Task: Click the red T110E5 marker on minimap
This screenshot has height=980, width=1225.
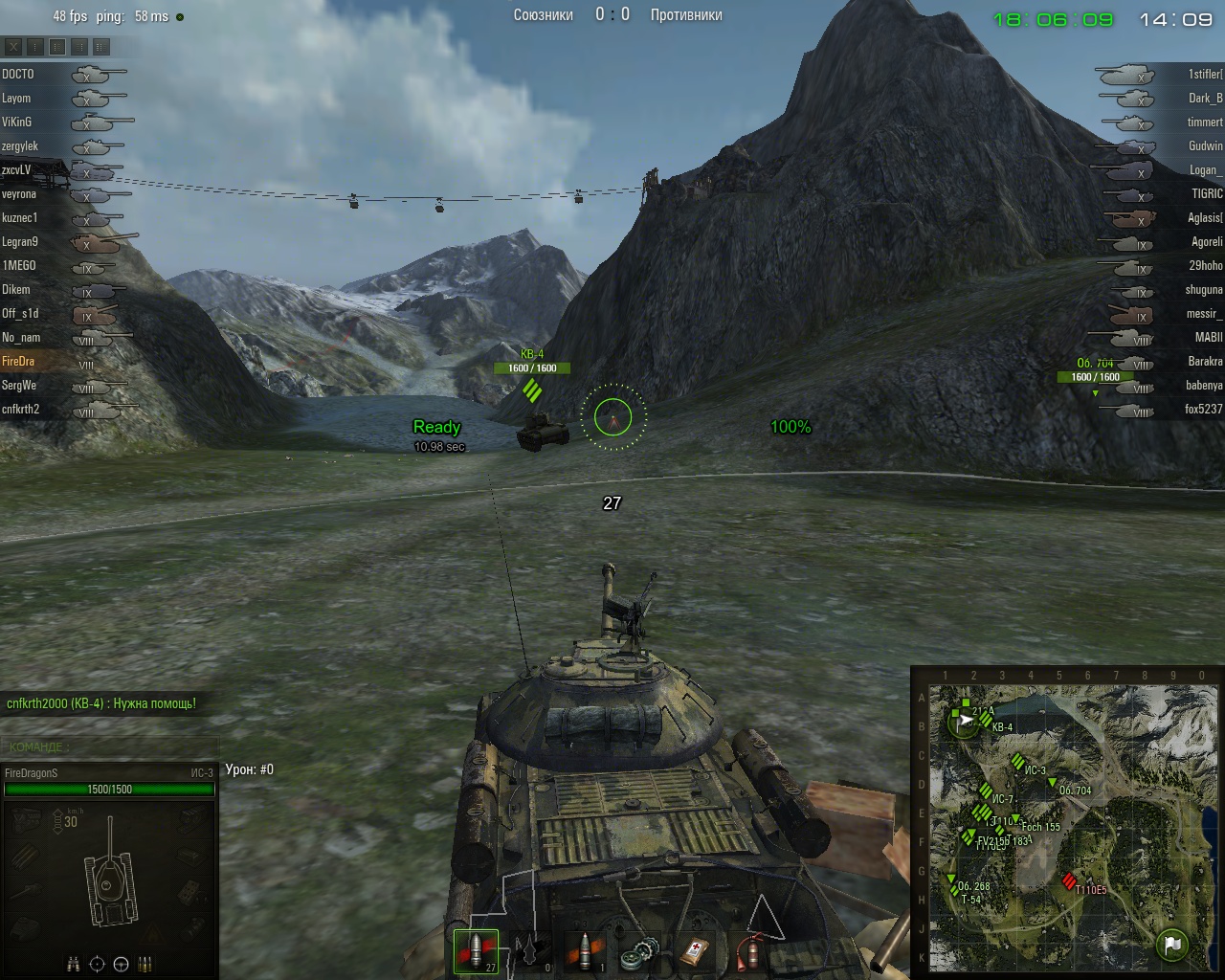Action: click(x=1070, y=881)
